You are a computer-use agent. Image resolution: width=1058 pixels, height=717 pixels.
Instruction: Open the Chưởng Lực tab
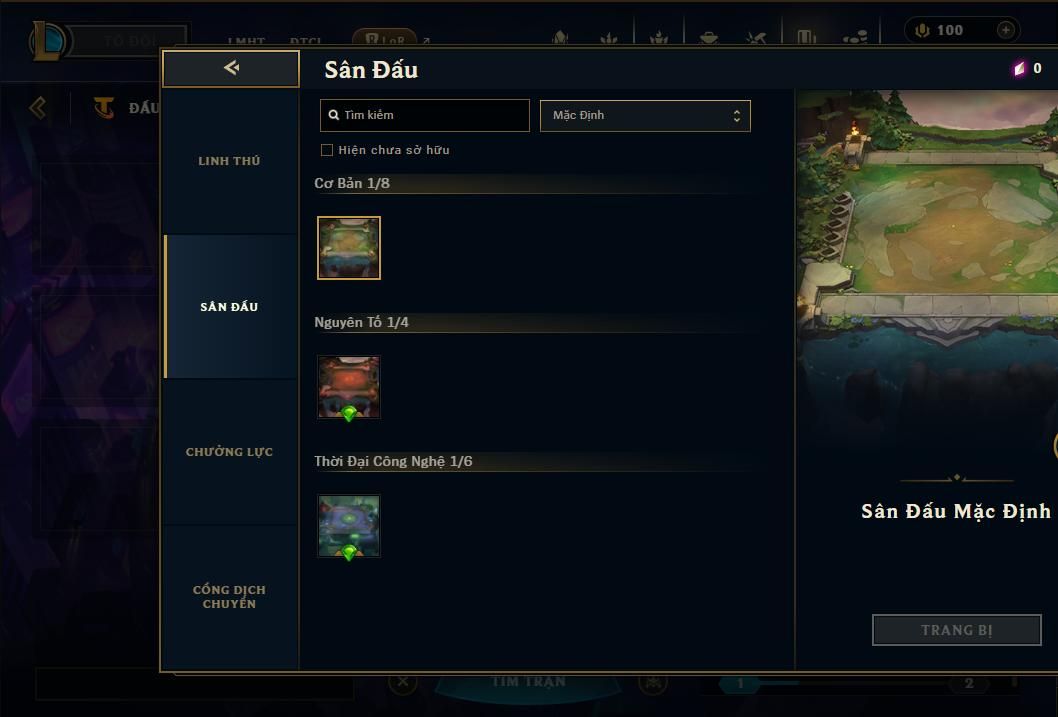229,452
